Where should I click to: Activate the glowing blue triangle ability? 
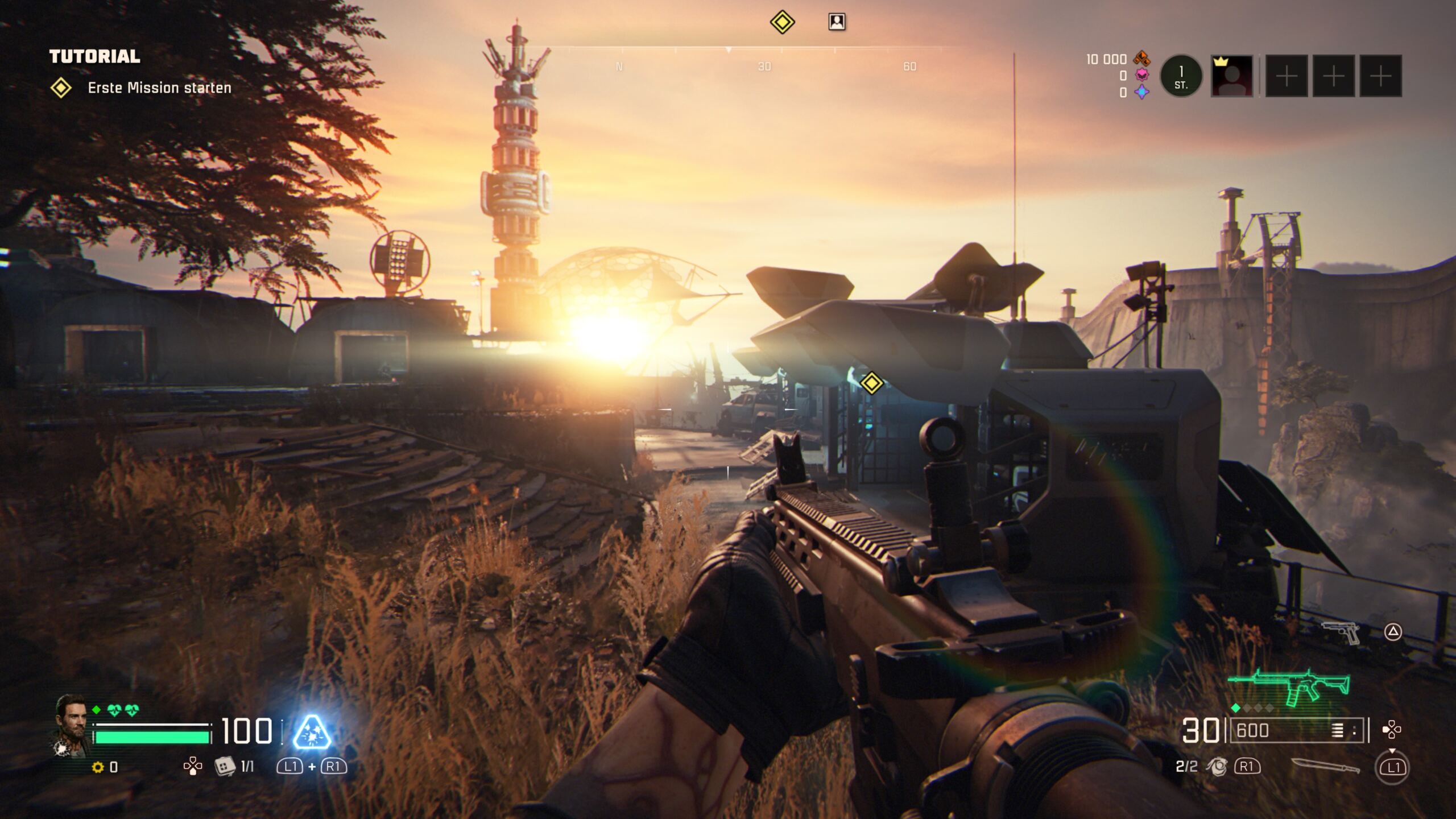pyautogui.click(x=312, y=732)
